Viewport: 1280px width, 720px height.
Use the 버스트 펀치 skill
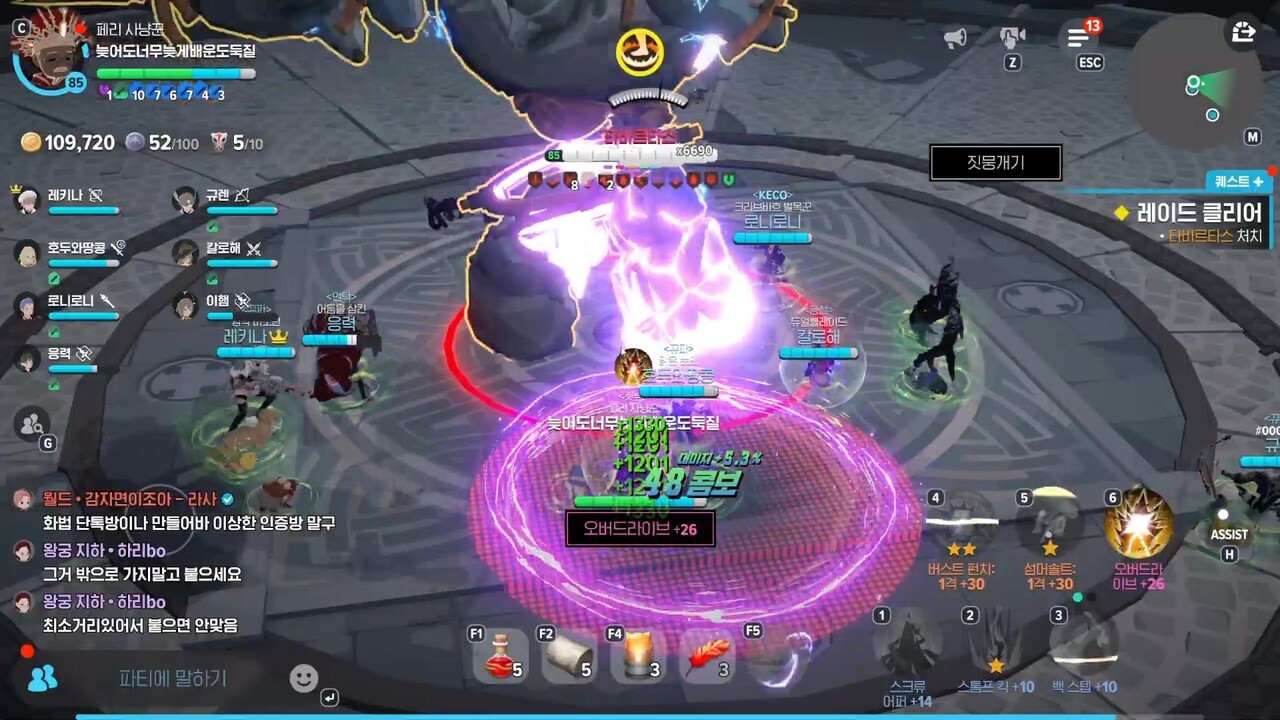pyautogui.click(x=962, y=522)
